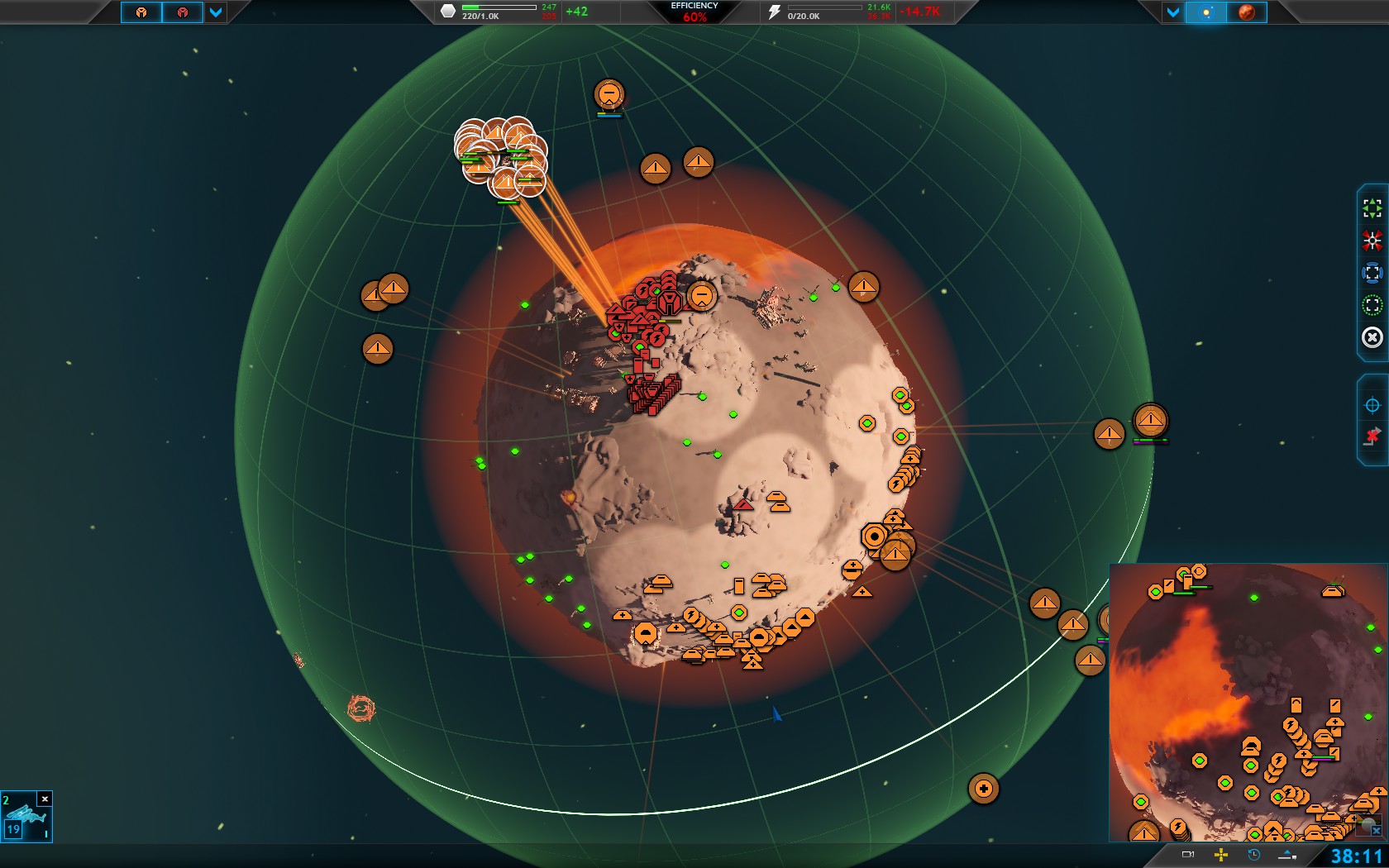Click the red X flag icon
The height and width of the screenshot is (868, 1389).
pyautogui.click(x=1372, y=436)
